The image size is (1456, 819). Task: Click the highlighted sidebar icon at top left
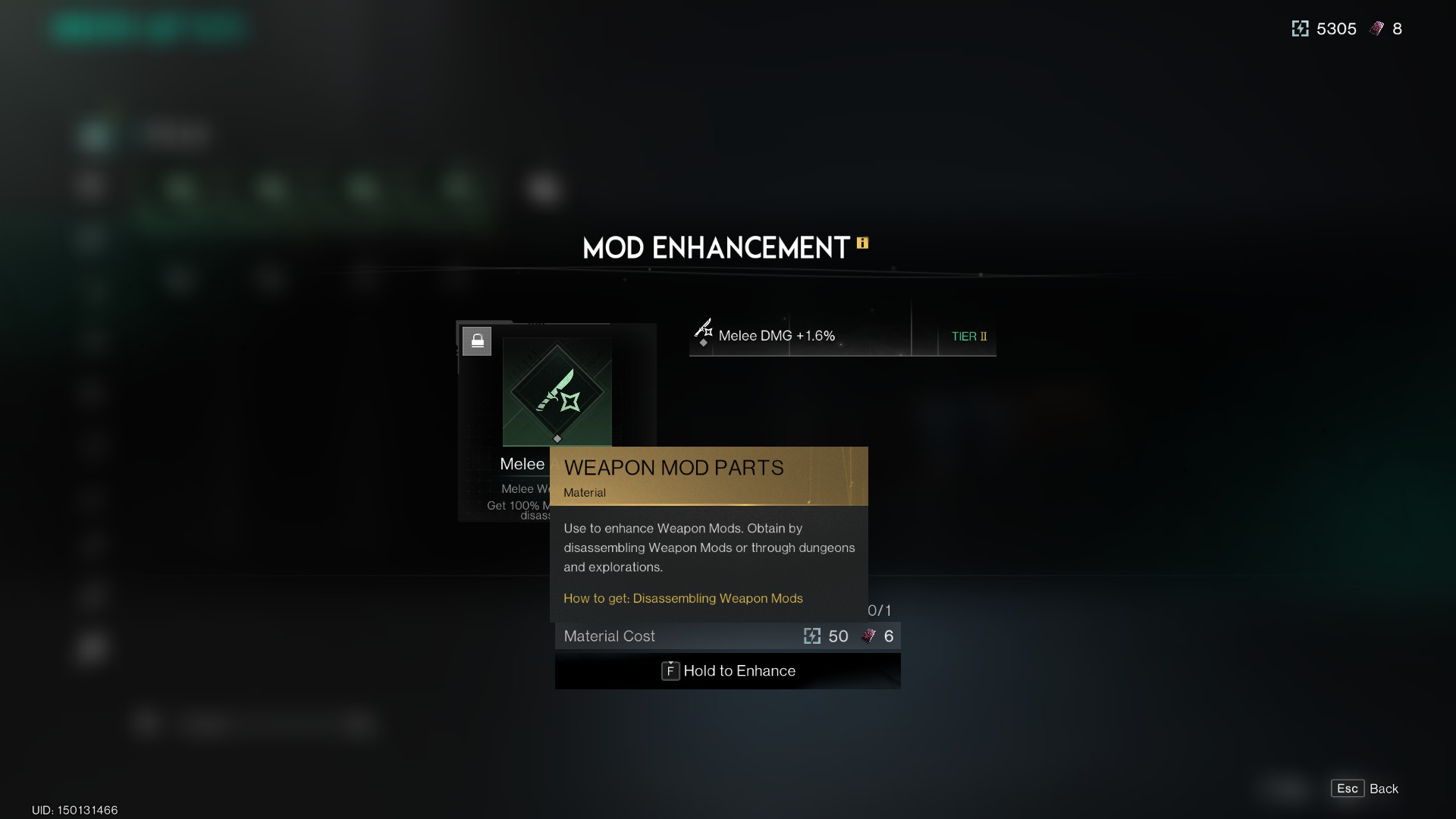pyautogui.click(x=94, y=135)
